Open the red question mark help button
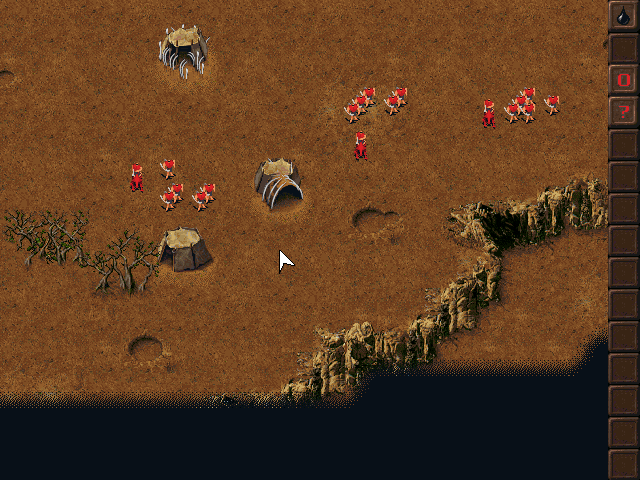The width and height of the screenshot is (640, 480). pos(623,112)
